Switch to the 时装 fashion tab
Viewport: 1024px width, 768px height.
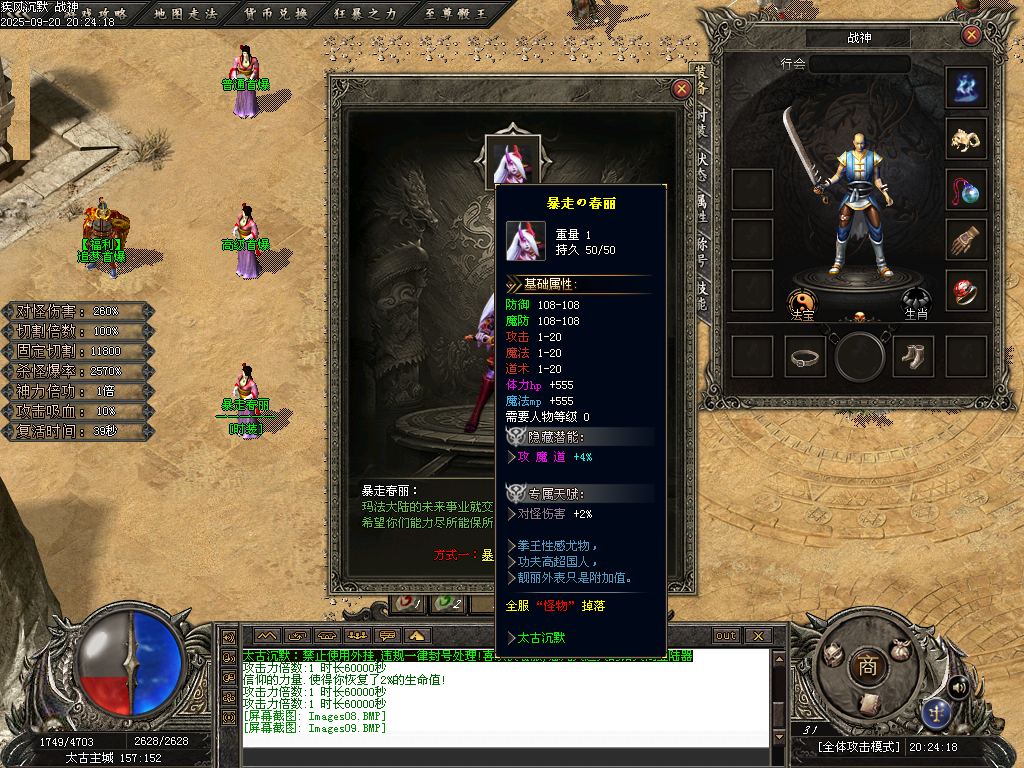point(703,120)
